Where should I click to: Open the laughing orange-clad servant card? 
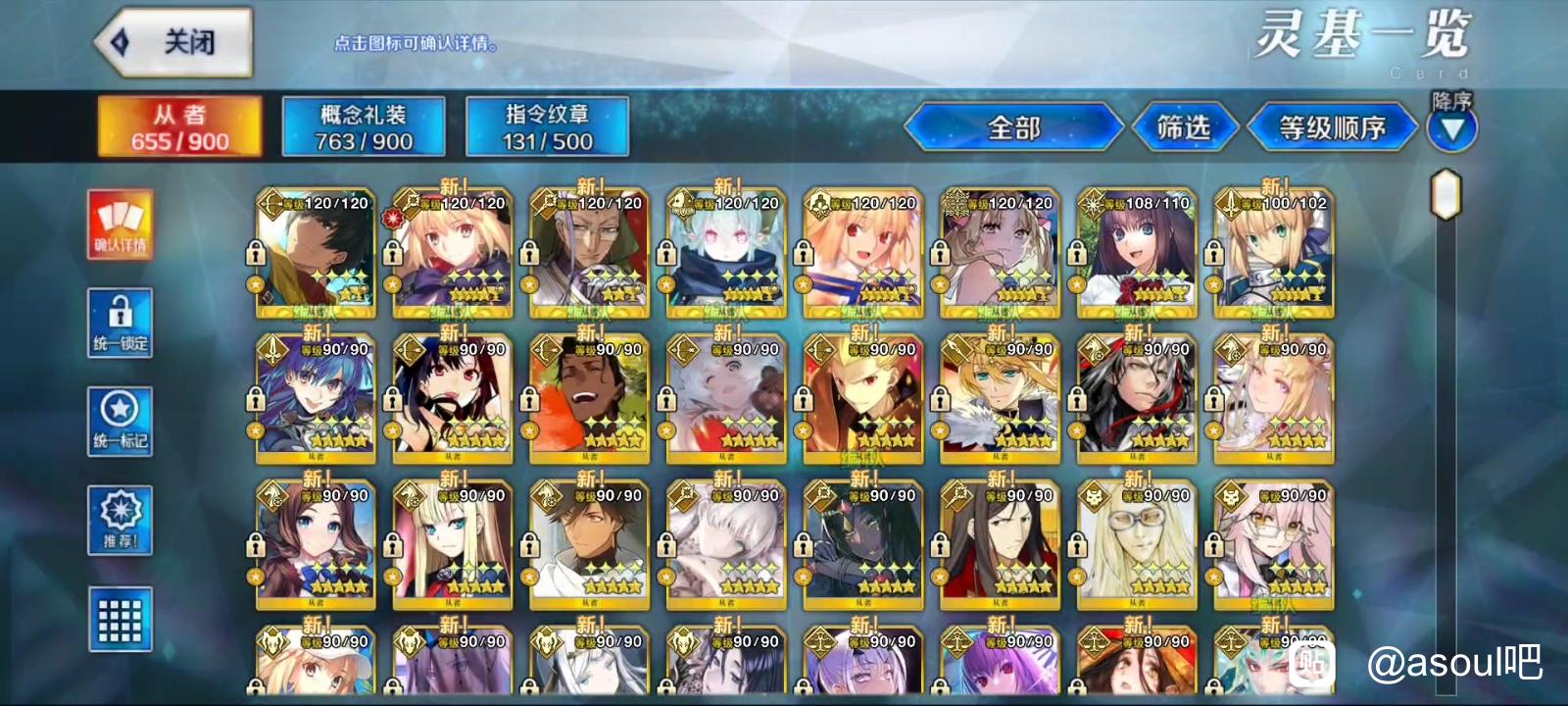(589, 399)
